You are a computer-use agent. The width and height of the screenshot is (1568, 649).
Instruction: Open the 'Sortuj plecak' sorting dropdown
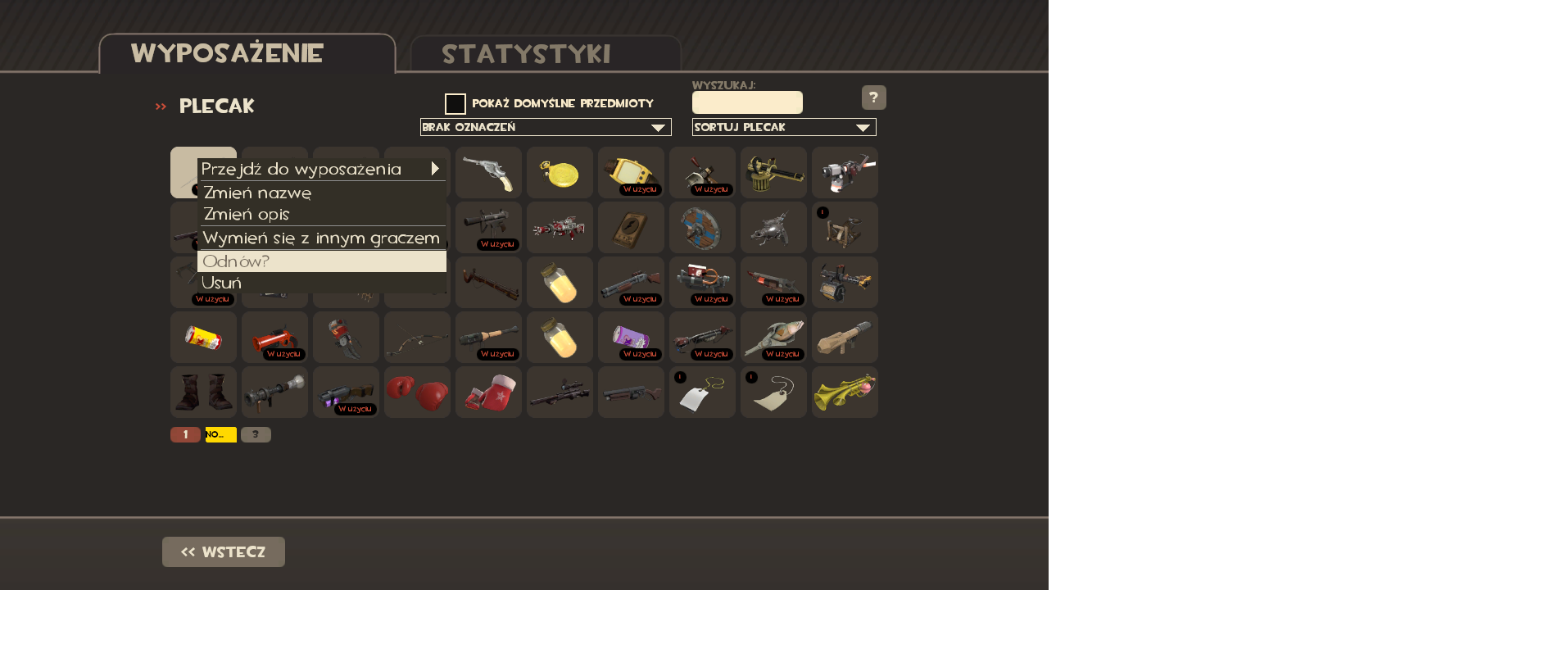pos(783,127)
